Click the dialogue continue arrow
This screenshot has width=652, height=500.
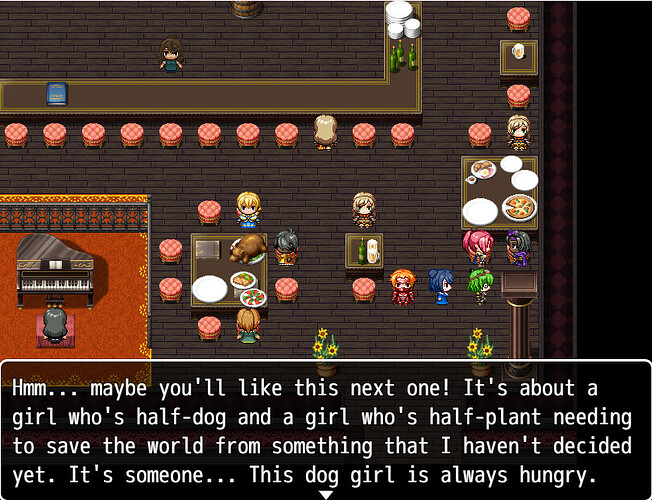coord(325,493)
